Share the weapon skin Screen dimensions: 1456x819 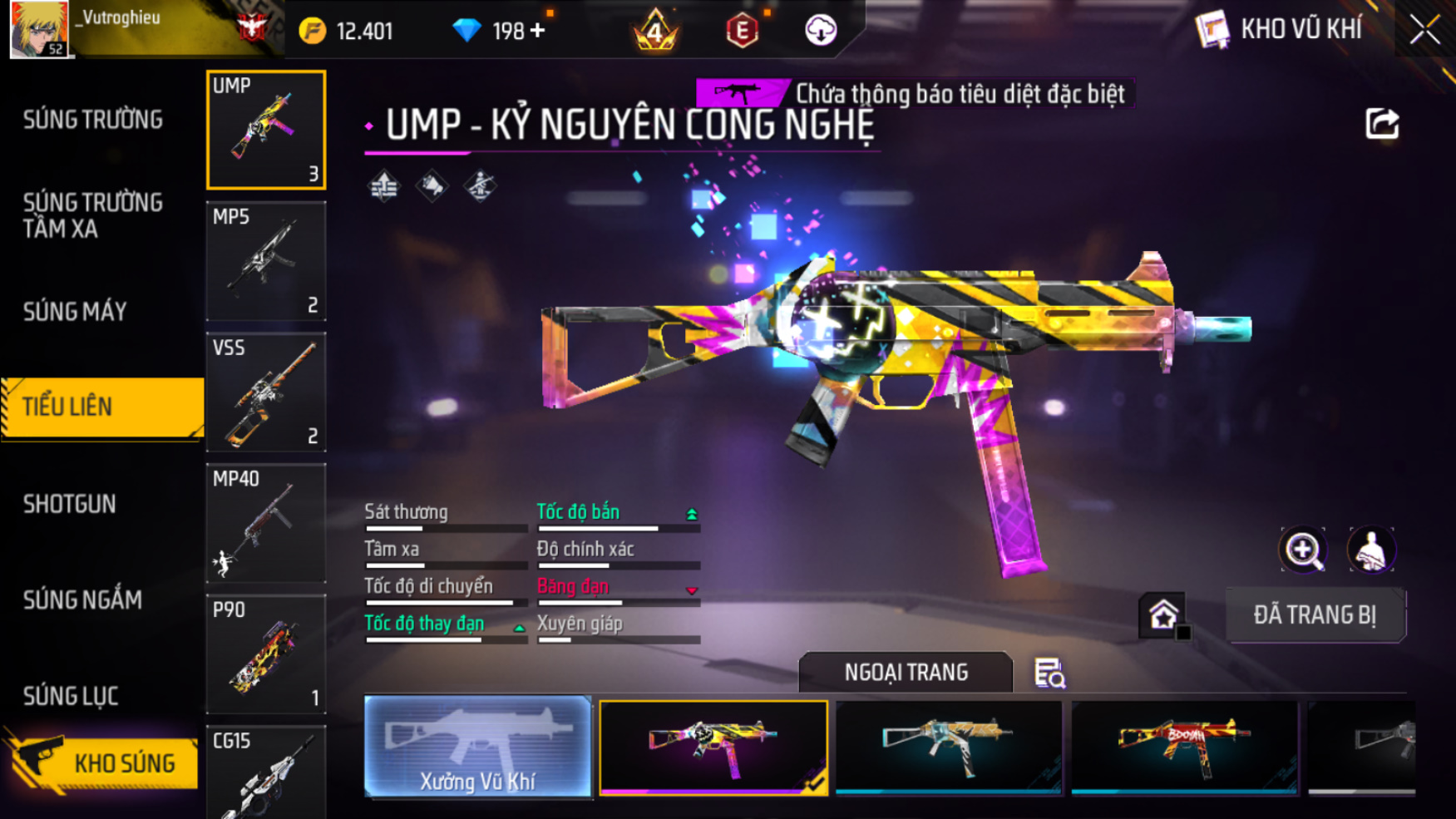click(x=1382, y=124)
